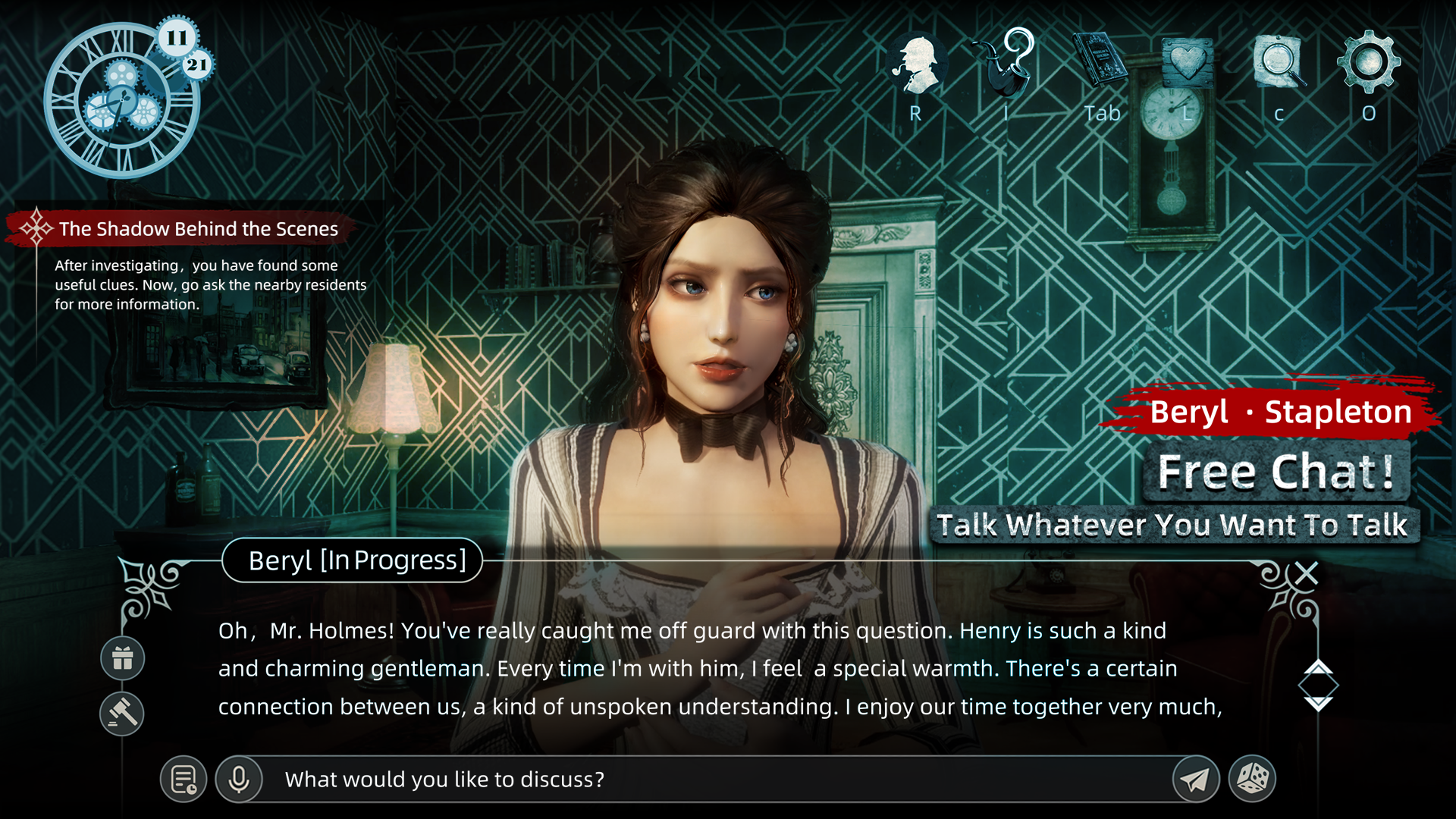Send message with paper plane button
1456x819 pixels.
pos(1195,779)
